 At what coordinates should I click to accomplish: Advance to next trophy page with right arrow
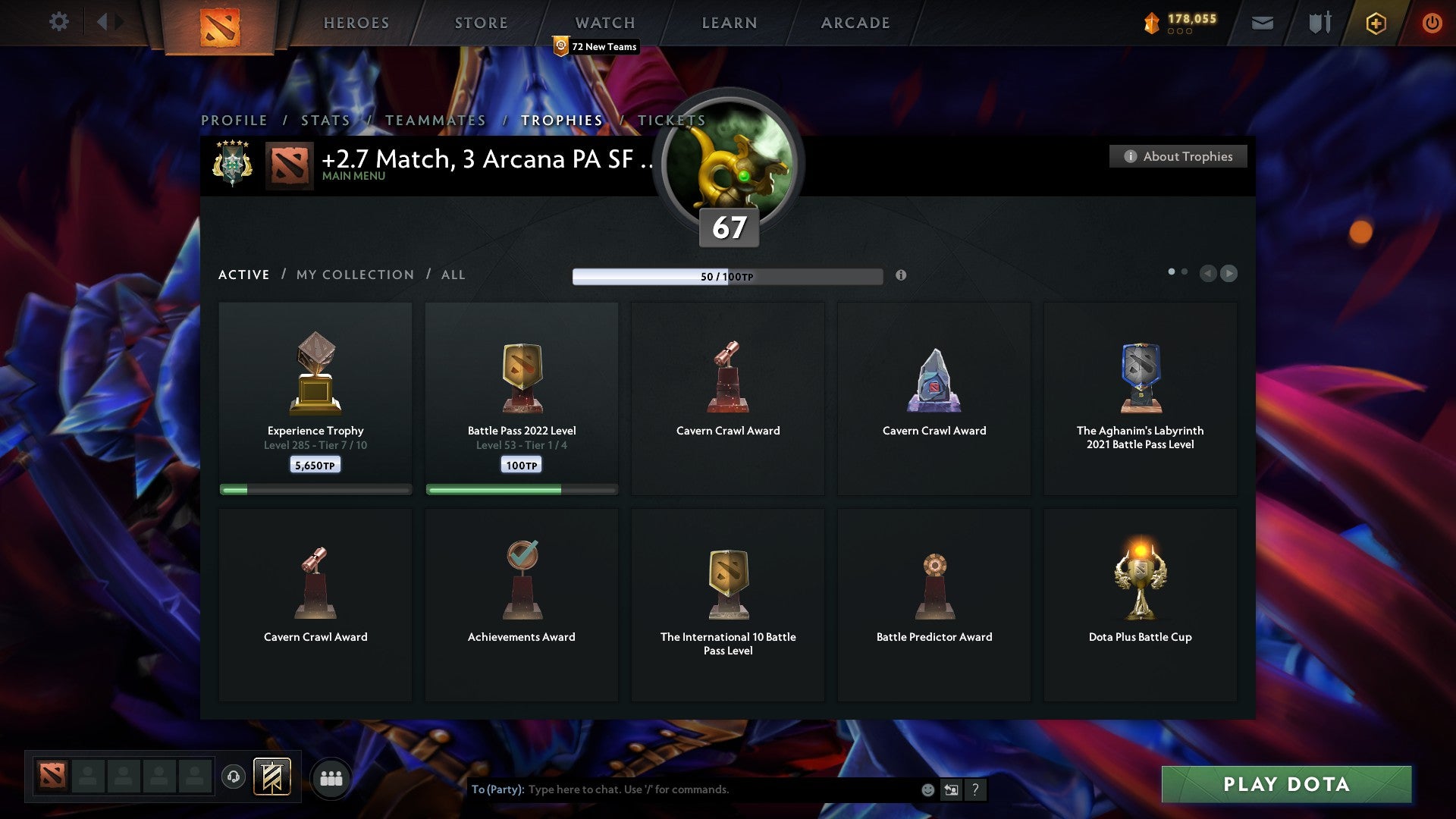click(1229, 274)
